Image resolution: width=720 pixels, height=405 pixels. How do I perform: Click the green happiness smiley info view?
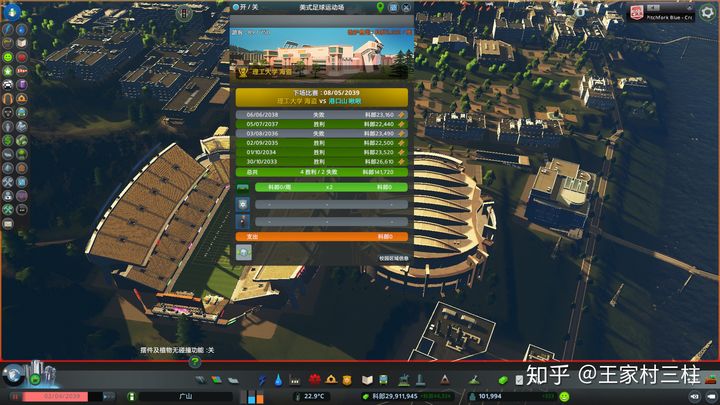[x=8, y=58]
